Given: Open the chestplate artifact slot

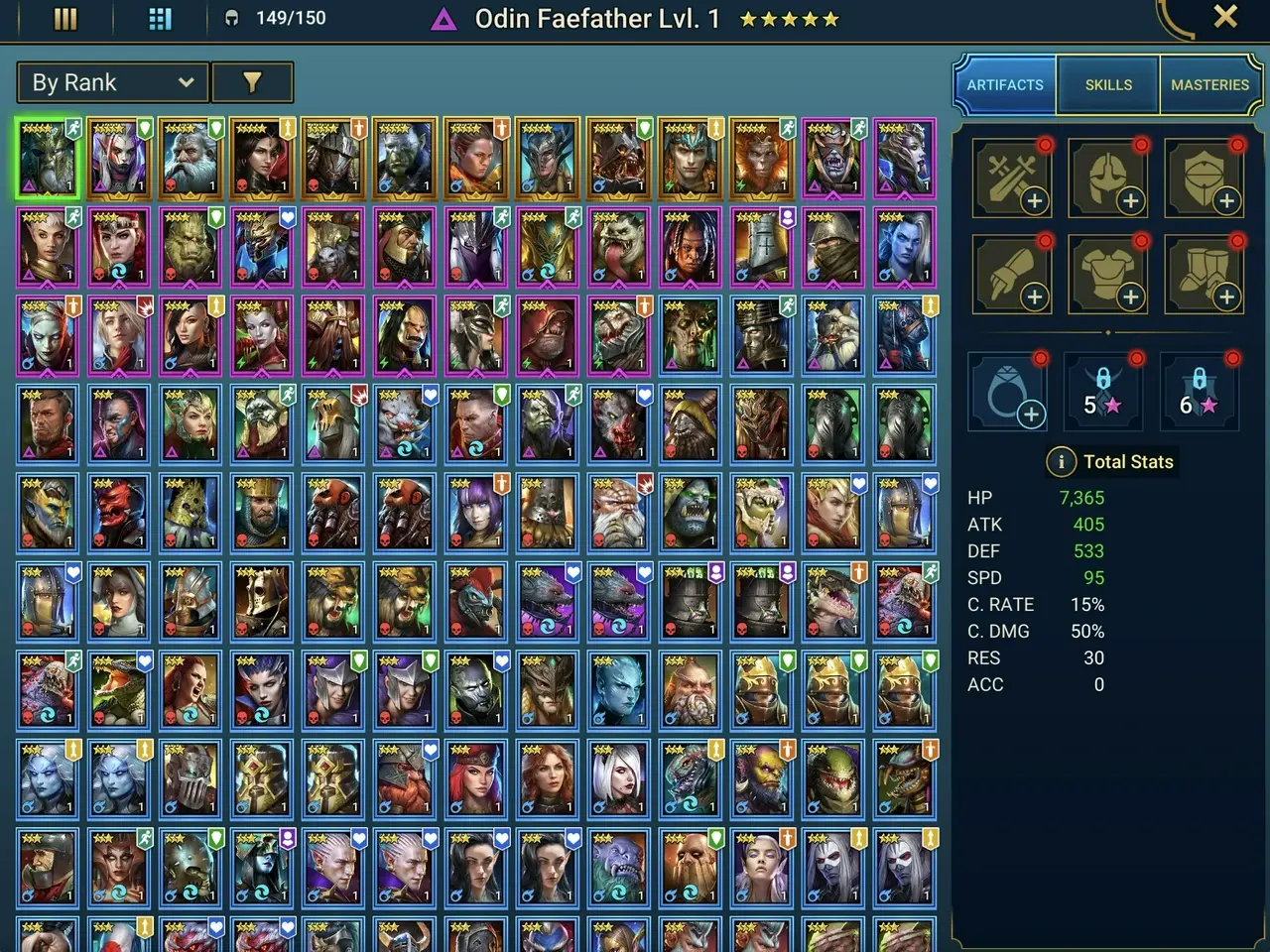Looking at the screenshot, I should point(1107,275).
